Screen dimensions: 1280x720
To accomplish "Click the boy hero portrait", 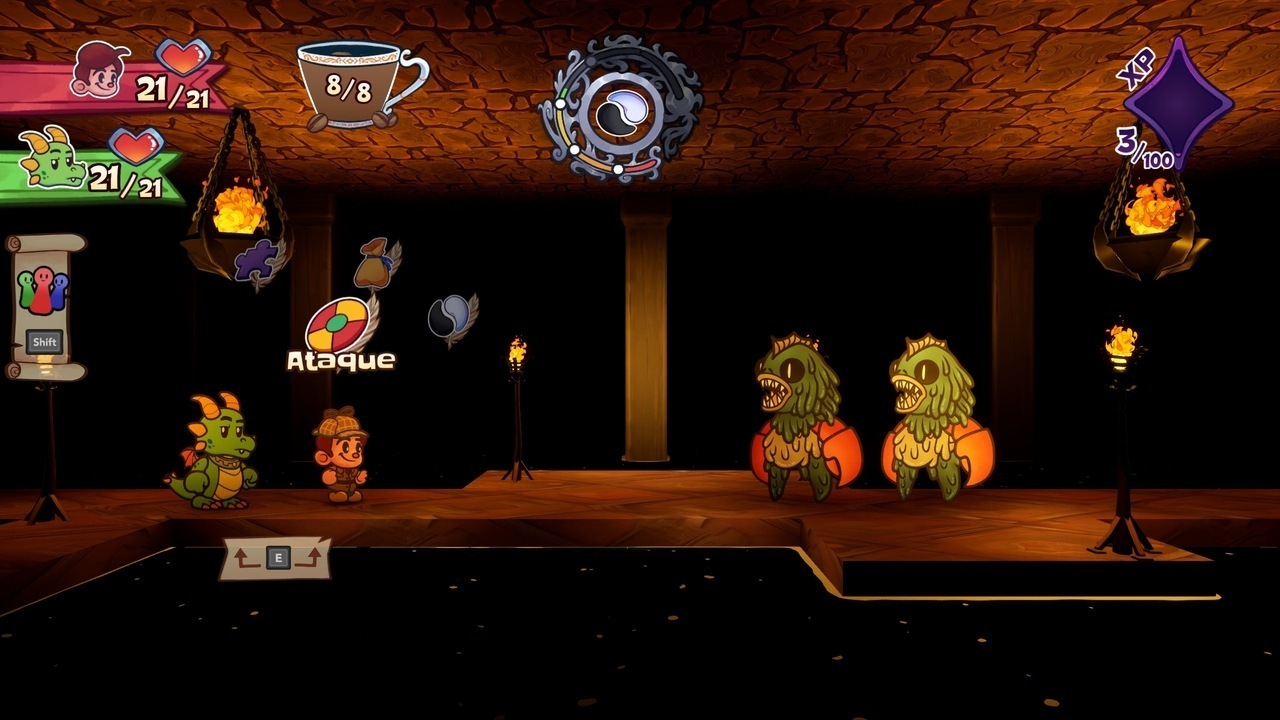I will coord(100,69).
